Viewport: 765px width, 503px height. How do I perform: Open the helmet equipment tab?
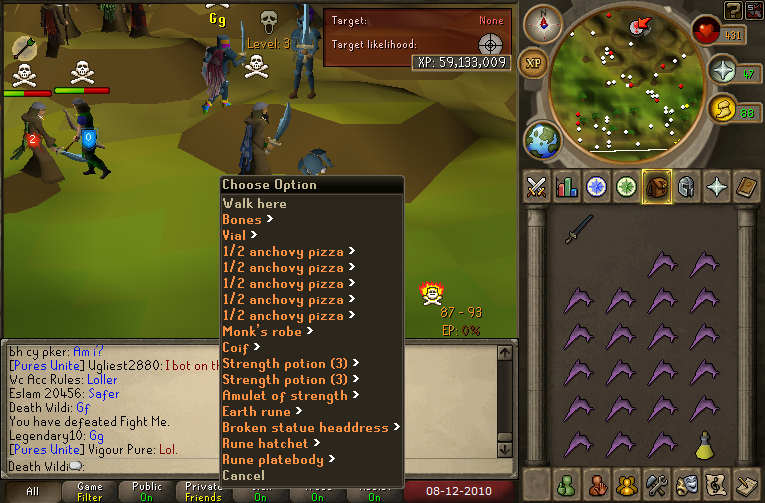tap(687, 187)
